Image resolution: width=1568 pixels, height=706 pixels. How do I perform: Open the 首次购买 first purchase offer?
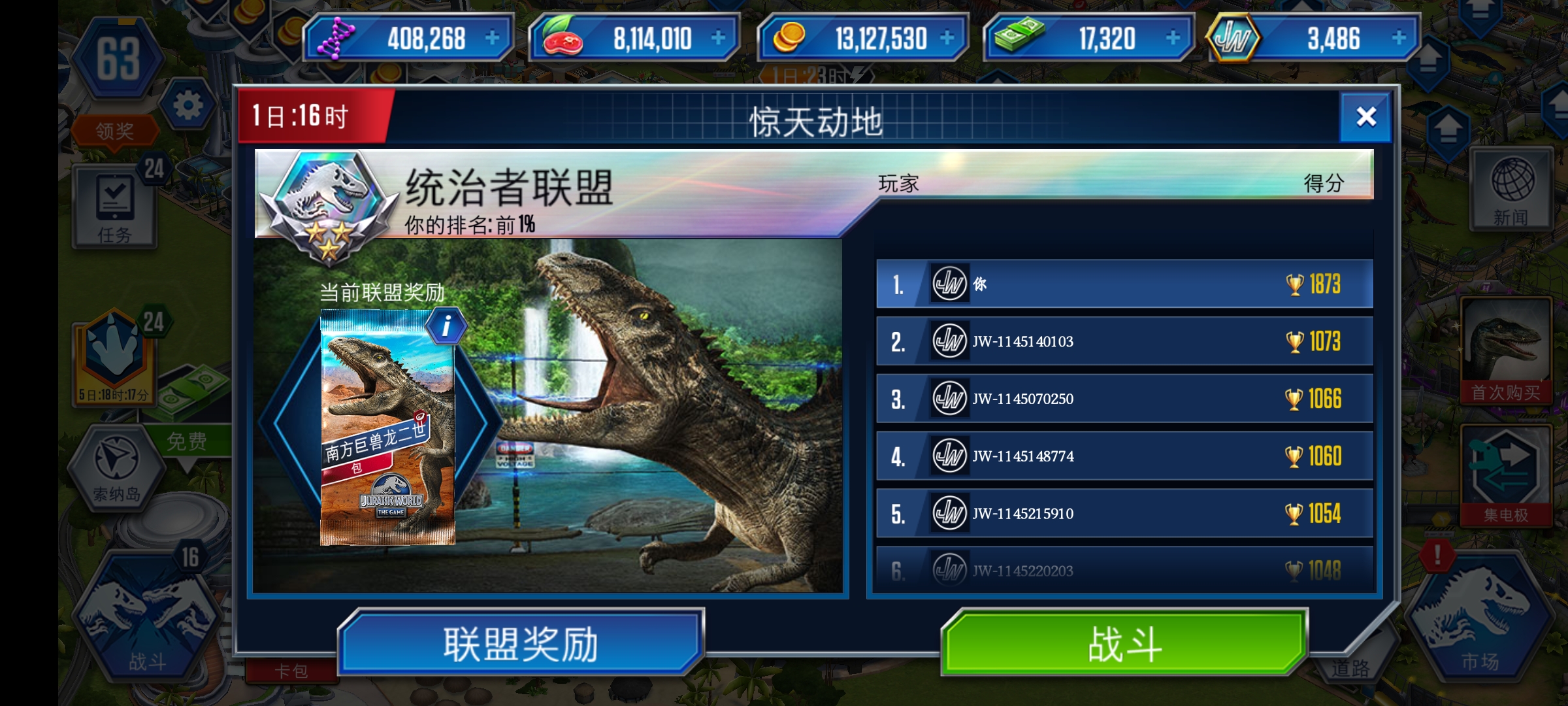(x=1505, y=350)
